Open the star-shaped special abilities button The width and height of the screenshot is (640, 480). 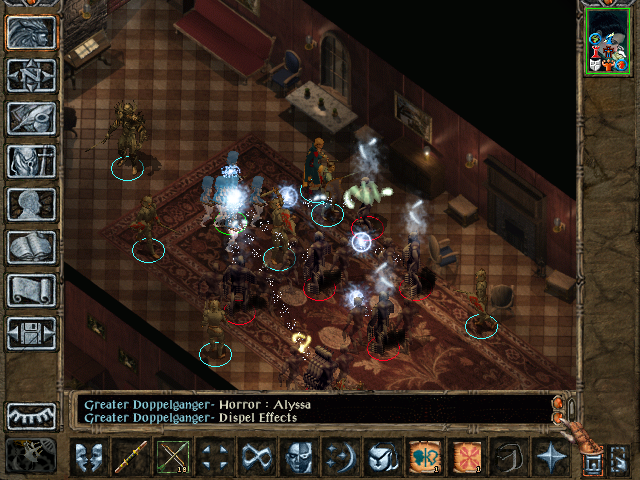[x=549, y=458]
